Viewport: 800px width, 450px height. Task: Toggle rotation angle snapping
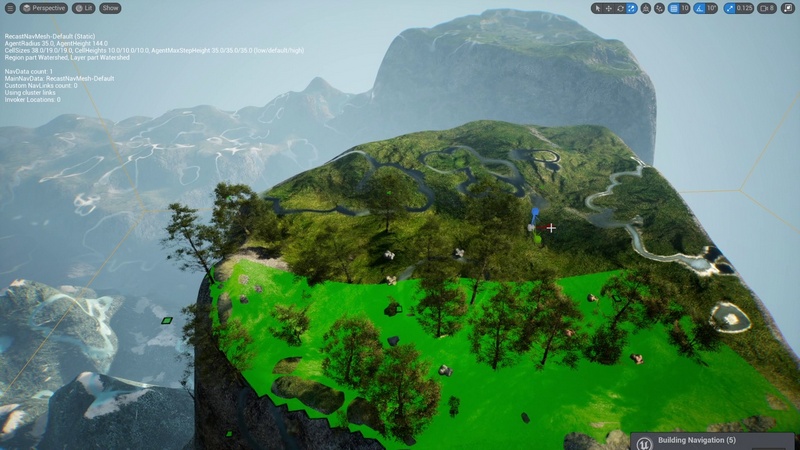pos(700,8)
